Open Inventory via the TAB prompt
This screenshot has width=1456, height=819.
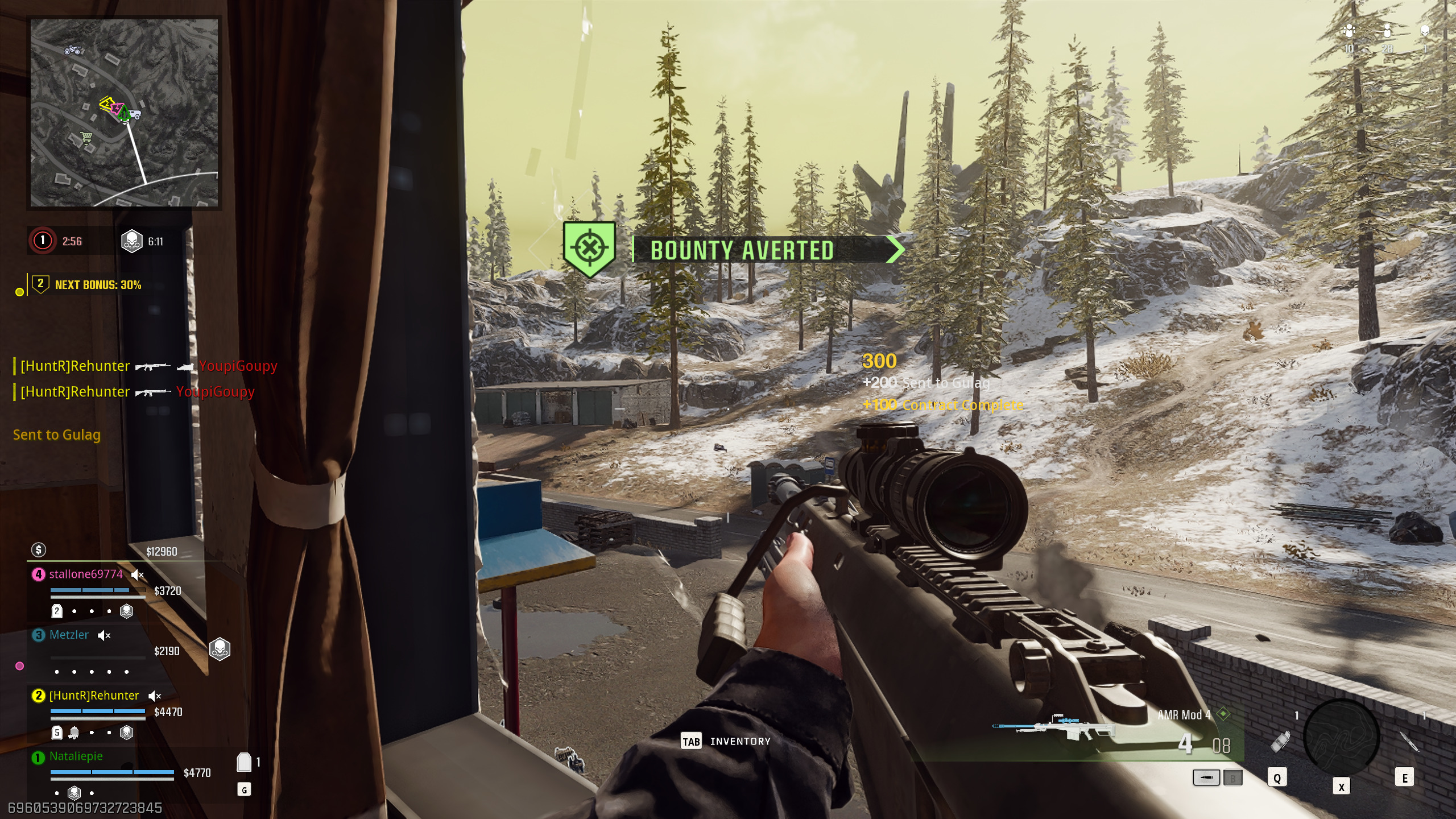[x=690, y=742]
